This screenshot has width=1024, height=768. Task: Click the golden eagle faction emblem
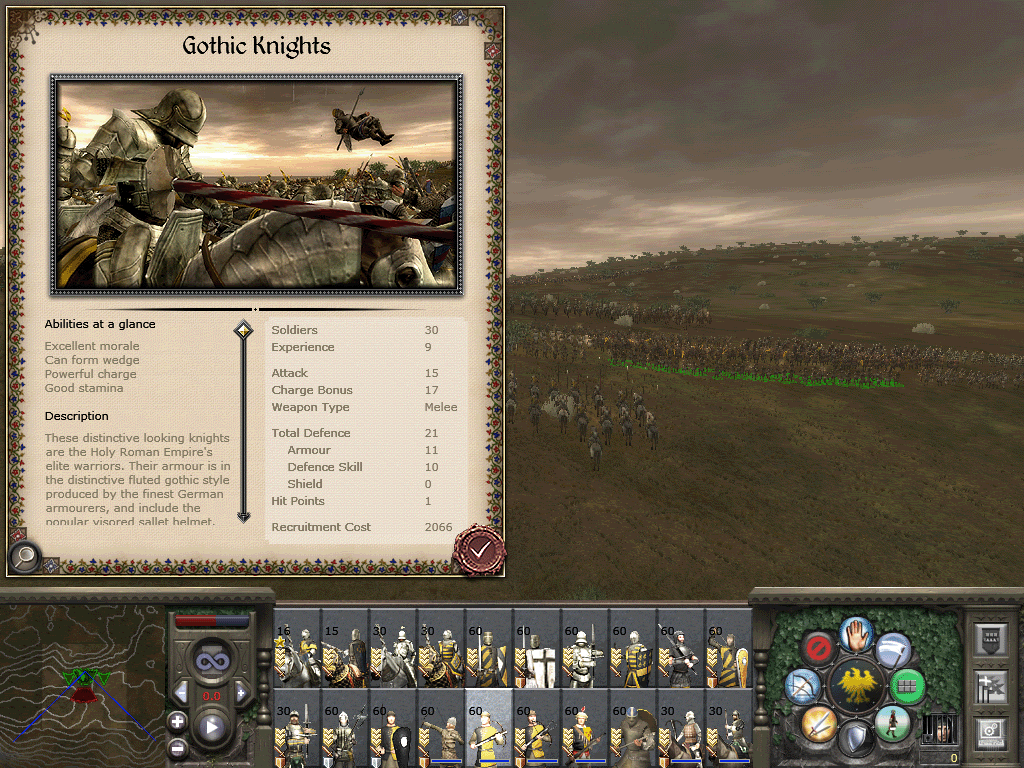855,686
